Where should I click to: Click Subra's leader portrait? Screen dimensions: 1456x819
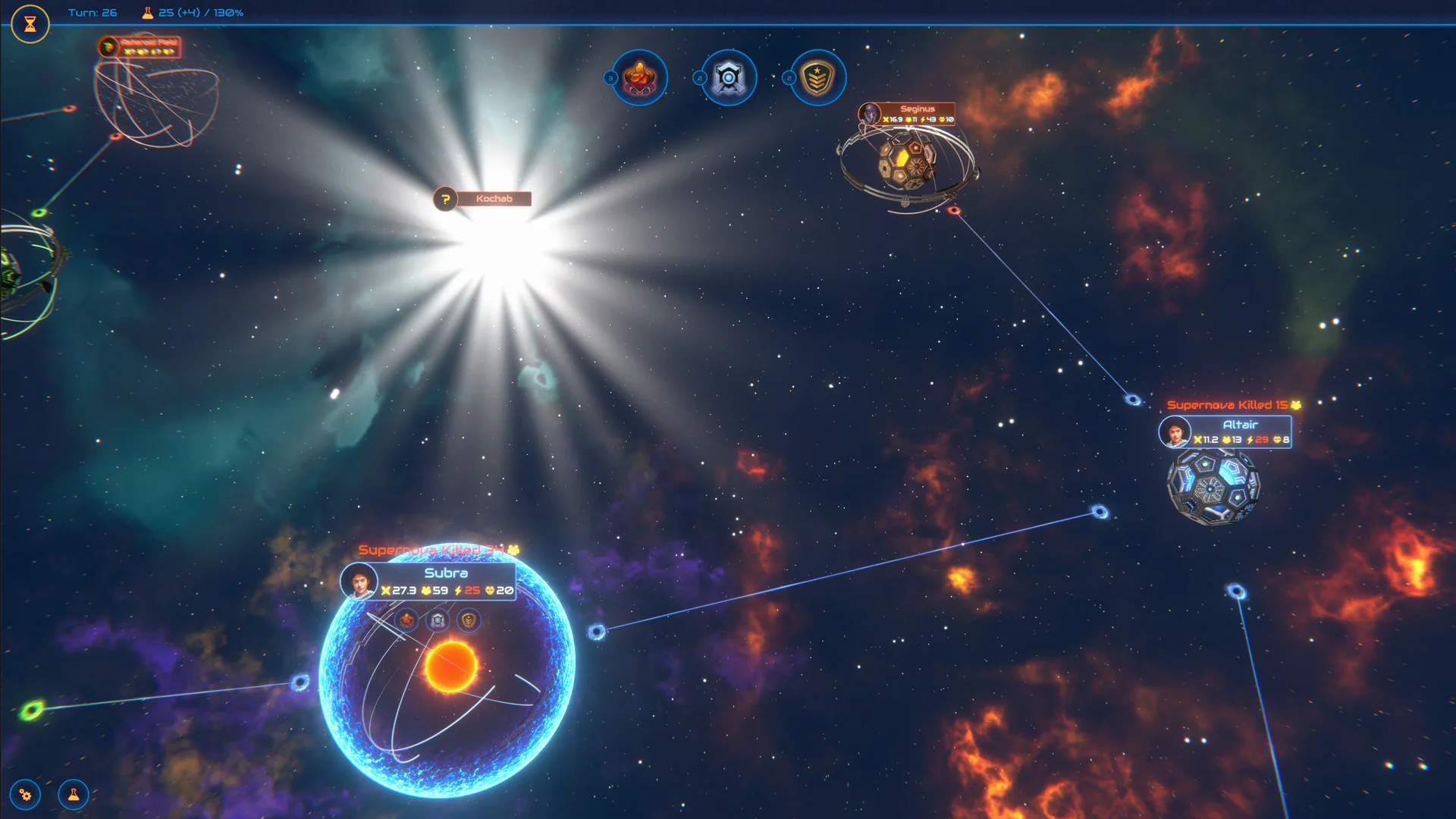click(359, 582)
